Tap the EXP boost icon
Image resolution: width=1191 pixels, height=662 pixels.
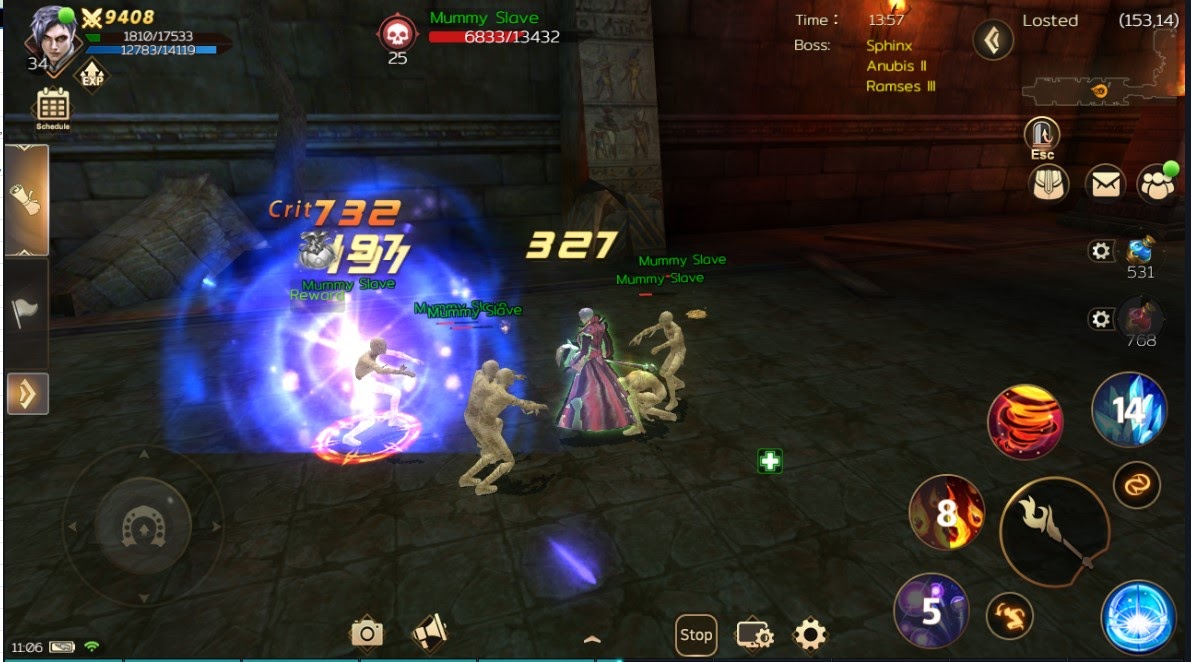(x=93, y=73)
